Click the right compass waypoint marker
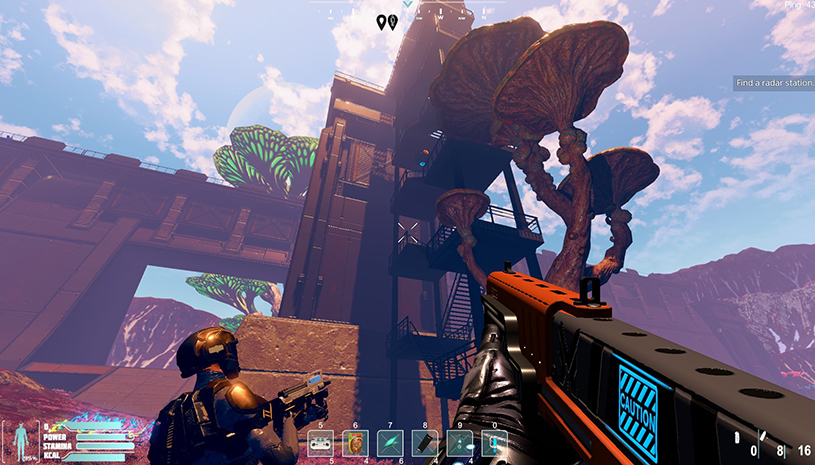 393,21
